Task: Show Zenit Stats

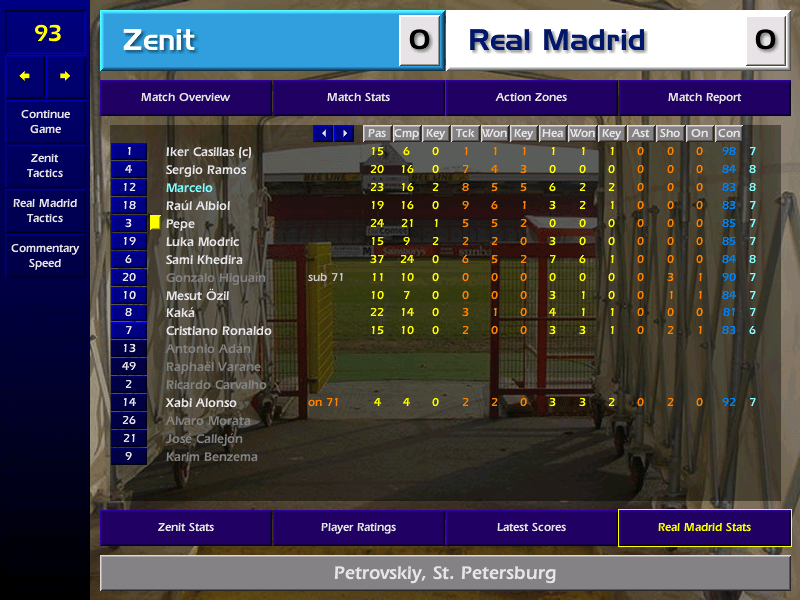Action: [x=185, y=528]
